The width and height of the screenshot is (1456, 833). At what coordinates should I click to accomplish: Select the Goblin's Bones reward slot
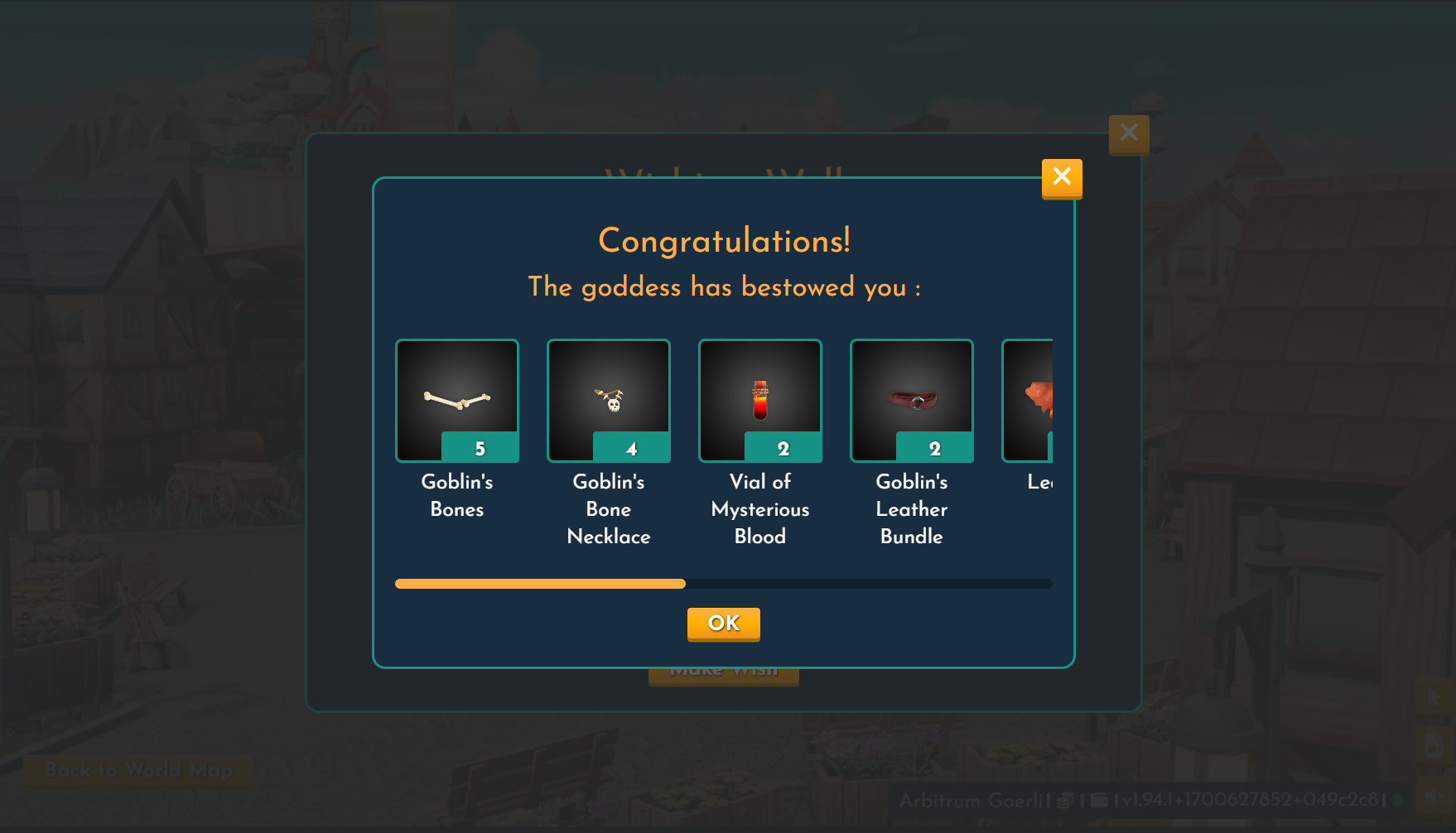pyautogui.click(x=457, y=401)
